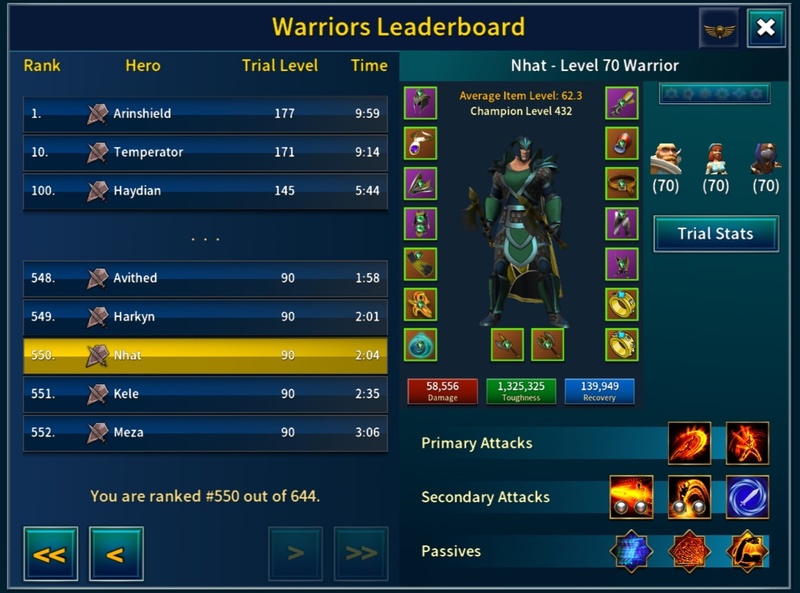Choose Haydian's rank 100 row
The image size is (800, 593).
tap(205, 191)
